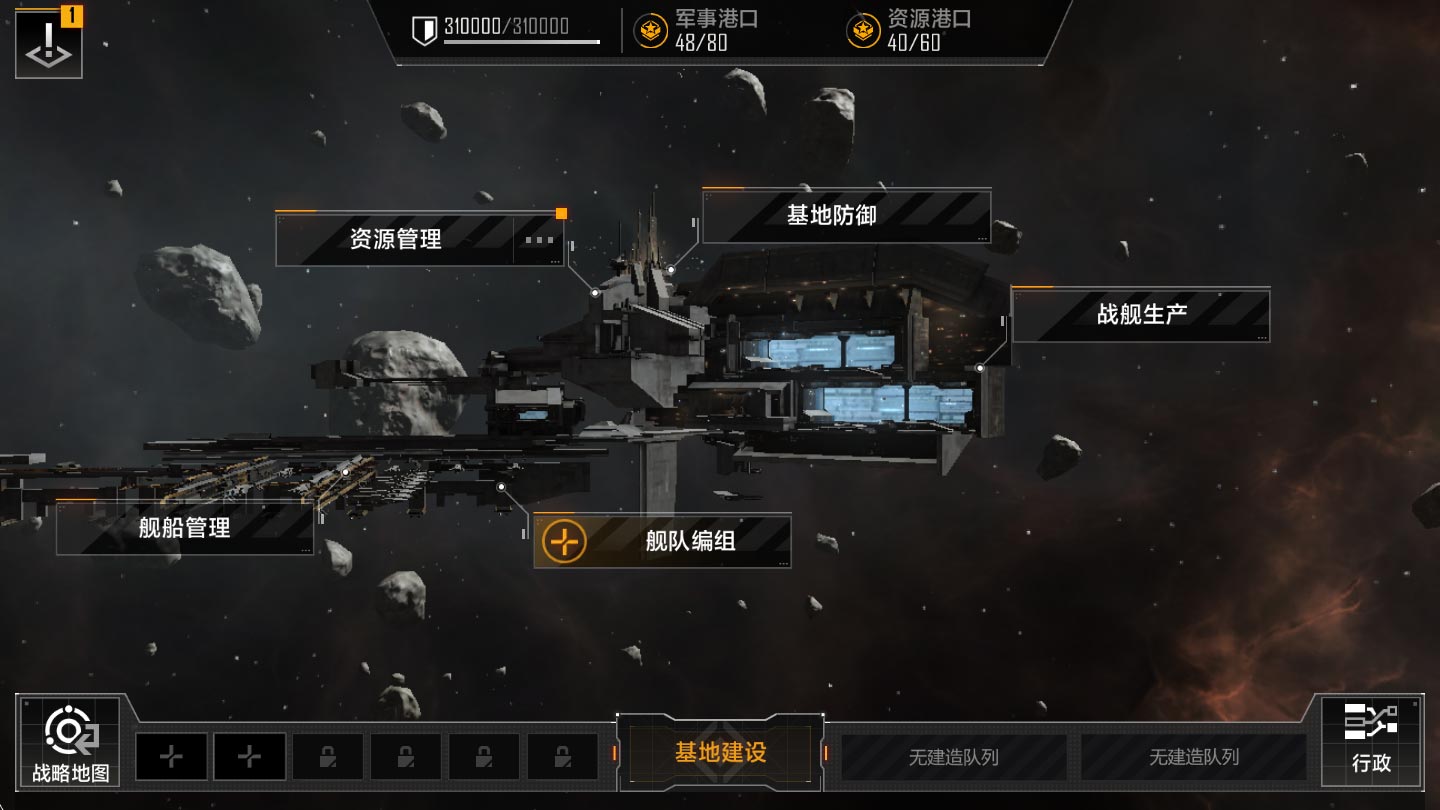Open the alert notification icon with badge 1

pyautogui.click(x=47, y=43)
